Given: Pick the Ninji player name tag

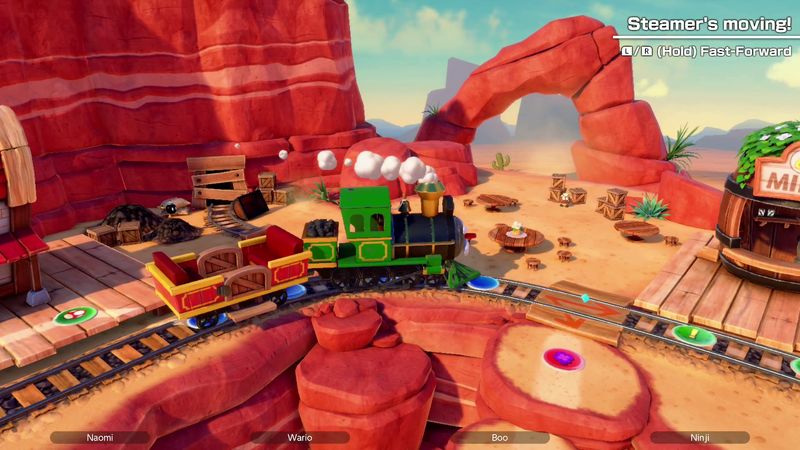Looking at the screenshot, I should coord(699,437).
